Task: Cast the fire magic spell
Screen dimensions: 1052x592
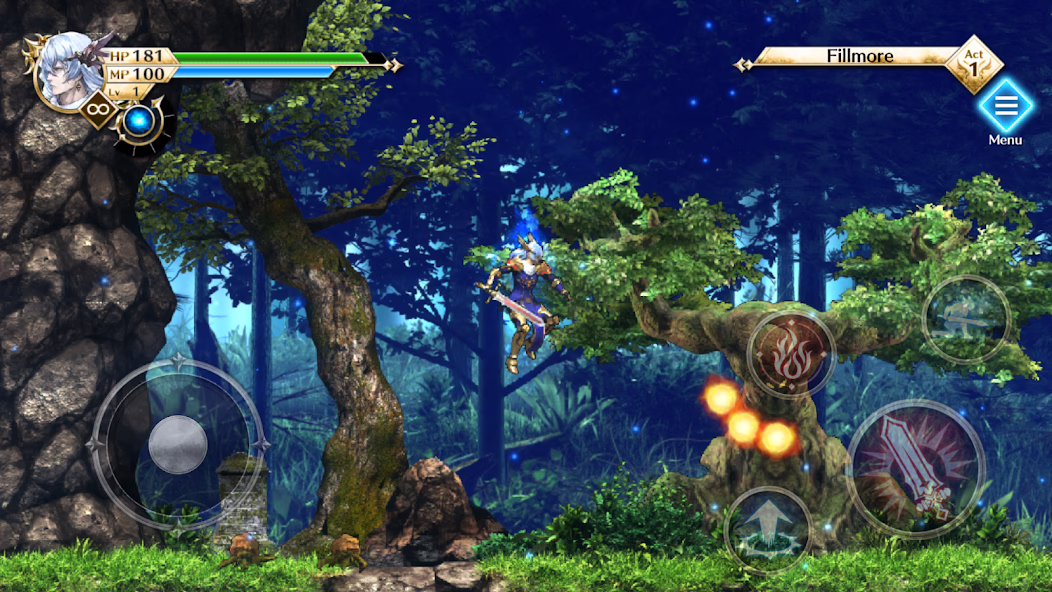Action: pos(790,353)
